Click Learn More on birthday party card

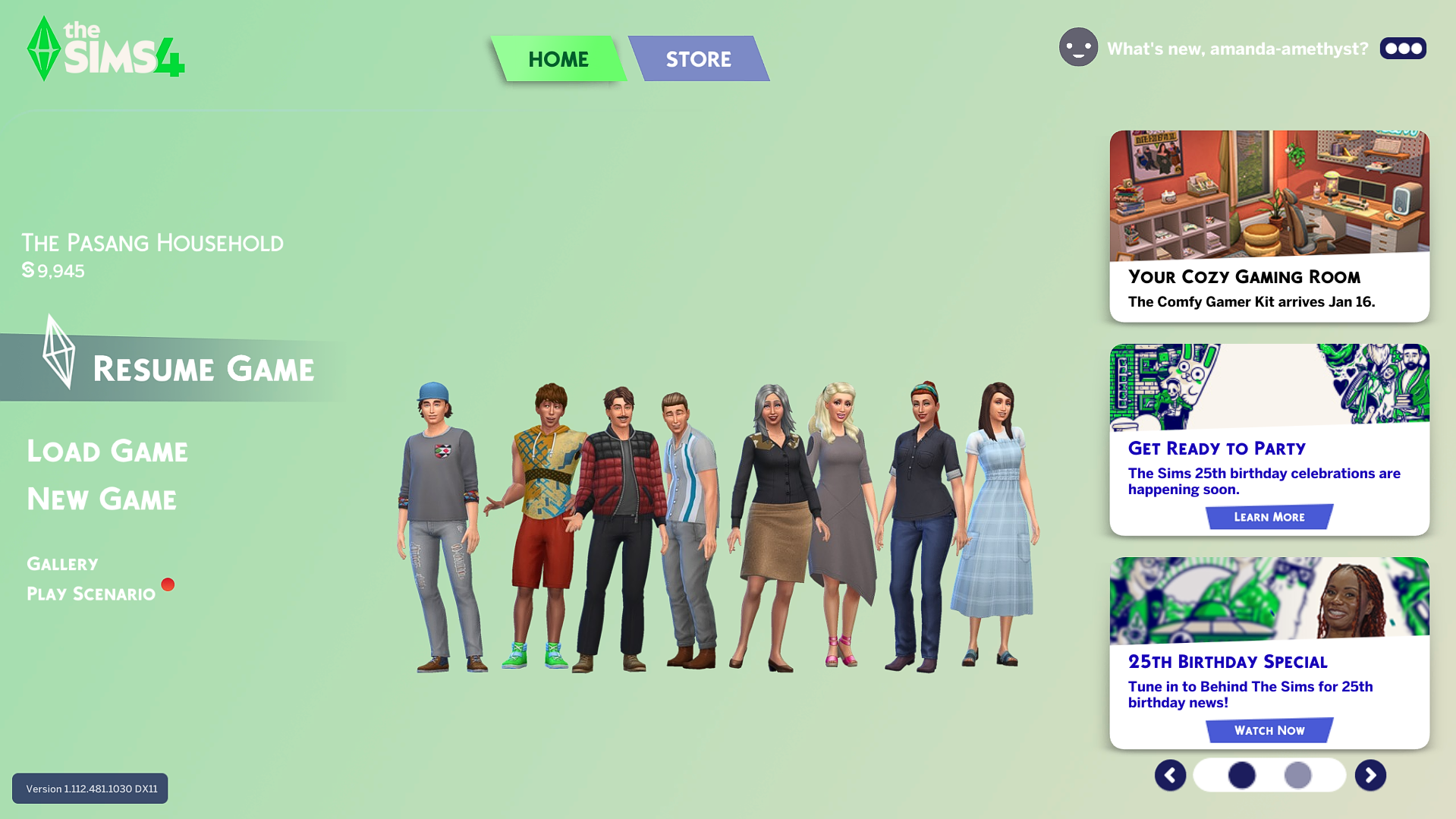click(1269, 517)
